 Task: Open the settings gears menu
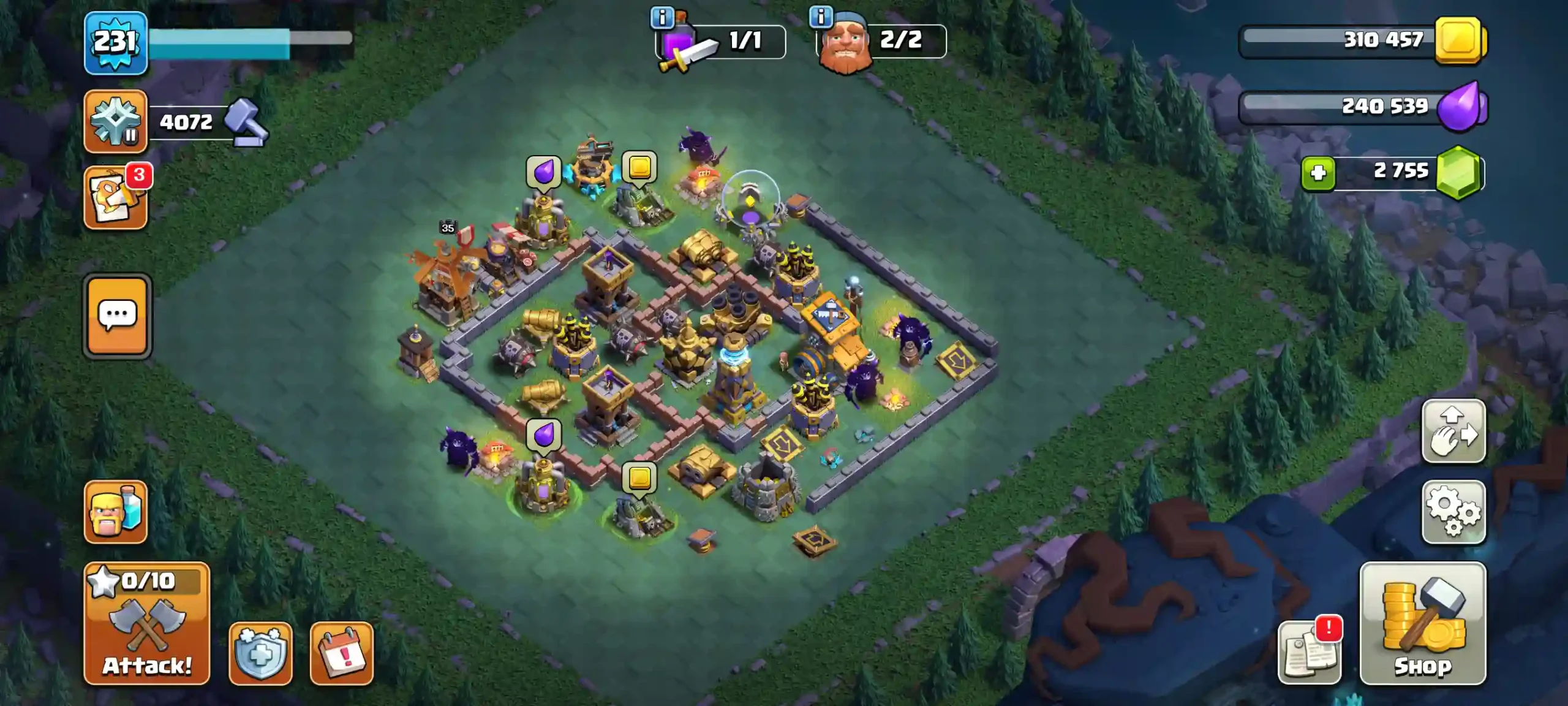(x=1453, y=512)
